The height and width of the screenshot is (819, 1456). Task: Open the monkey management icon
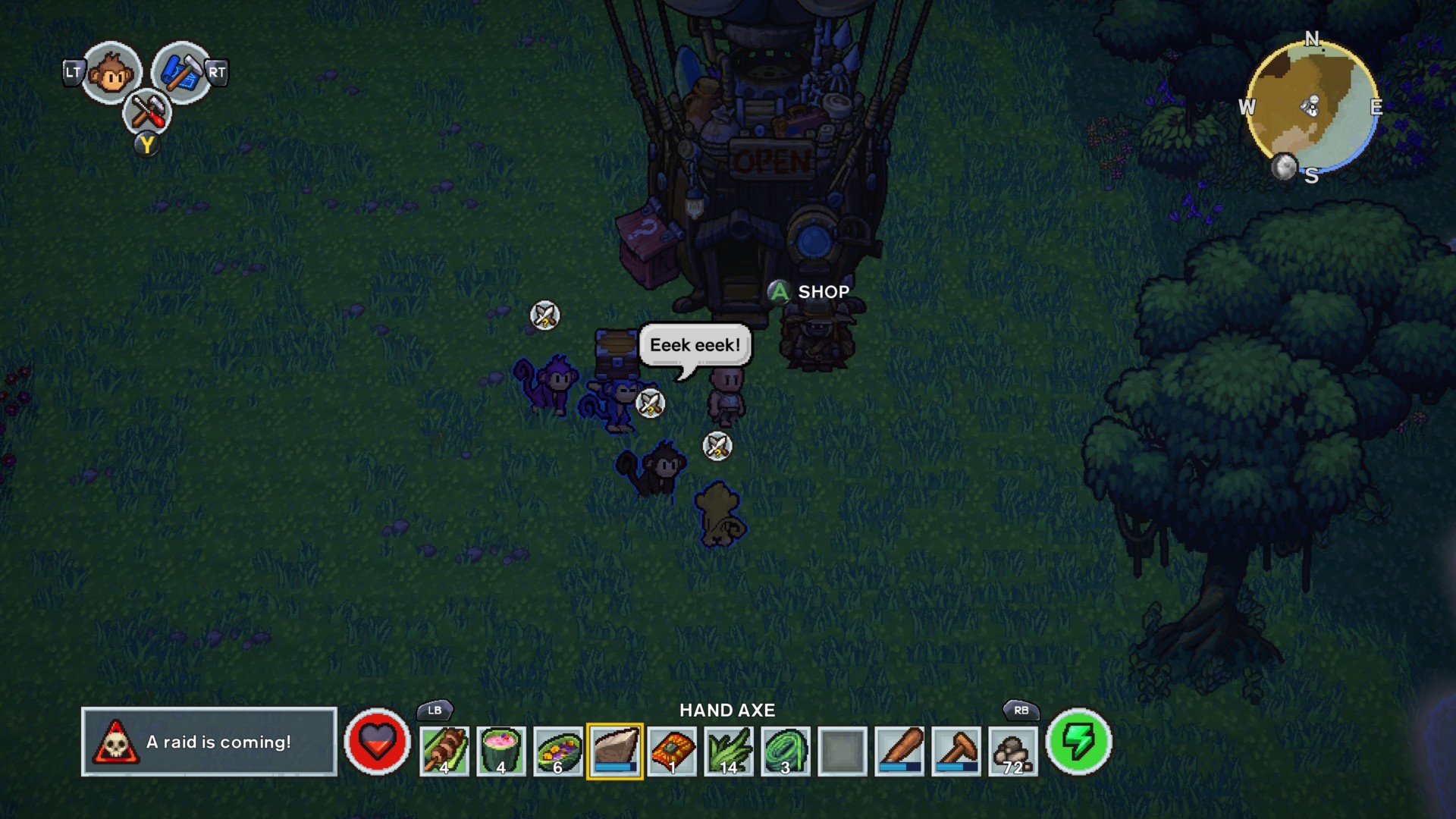[111, 74]
